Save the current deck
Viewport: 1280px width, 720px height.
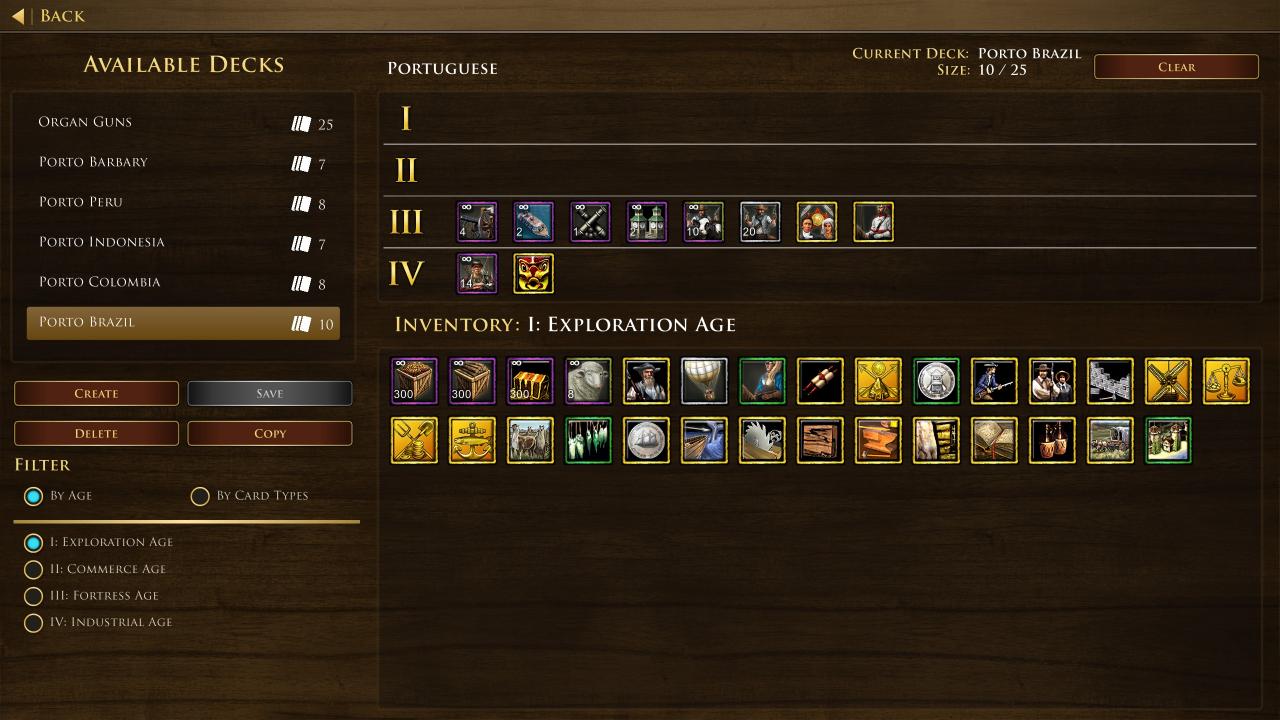tap(269, 394)
